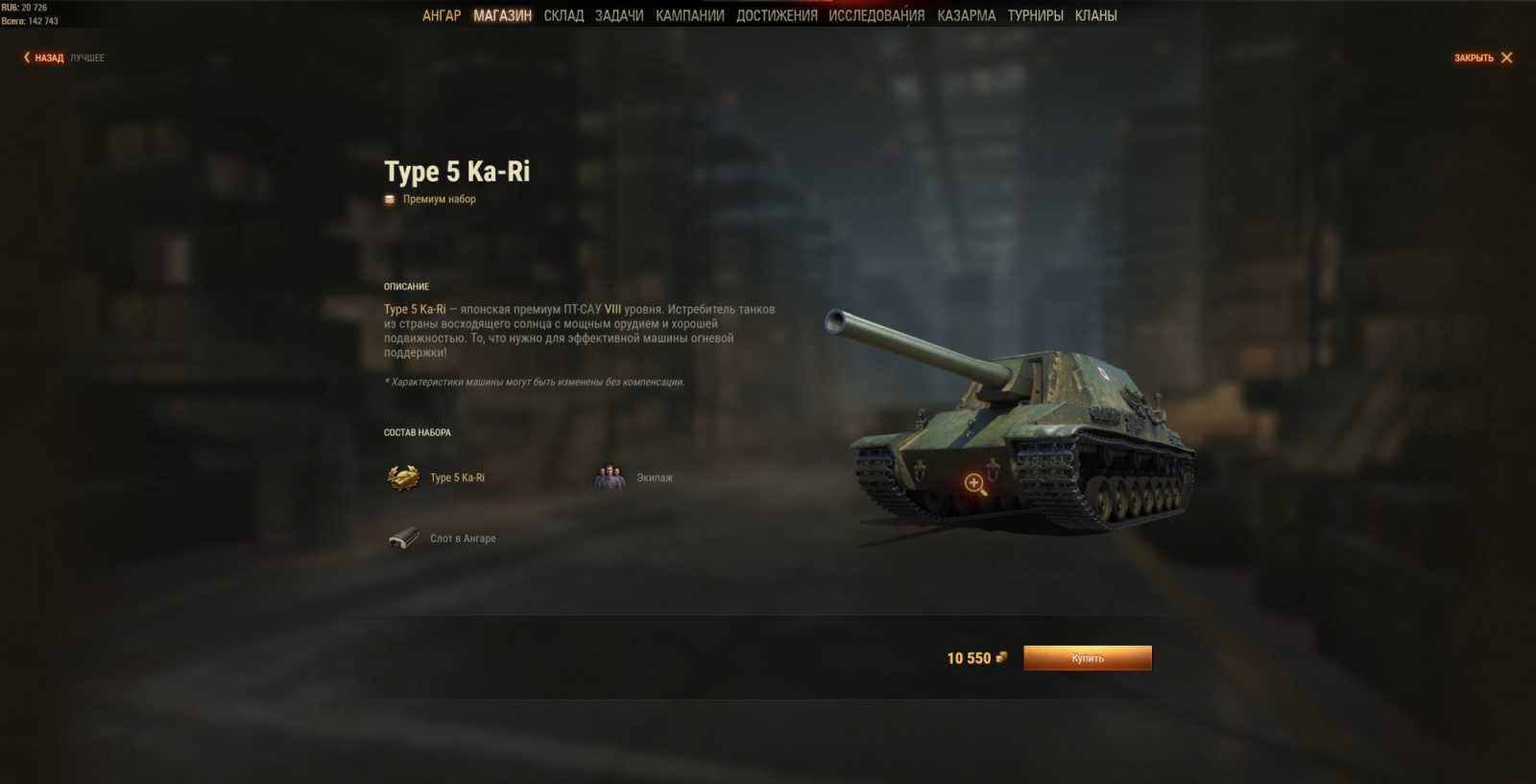Switch to the КЛАНЫ tab
The width and height of the screenshot is (1536, 784).
pos(1095,15)
